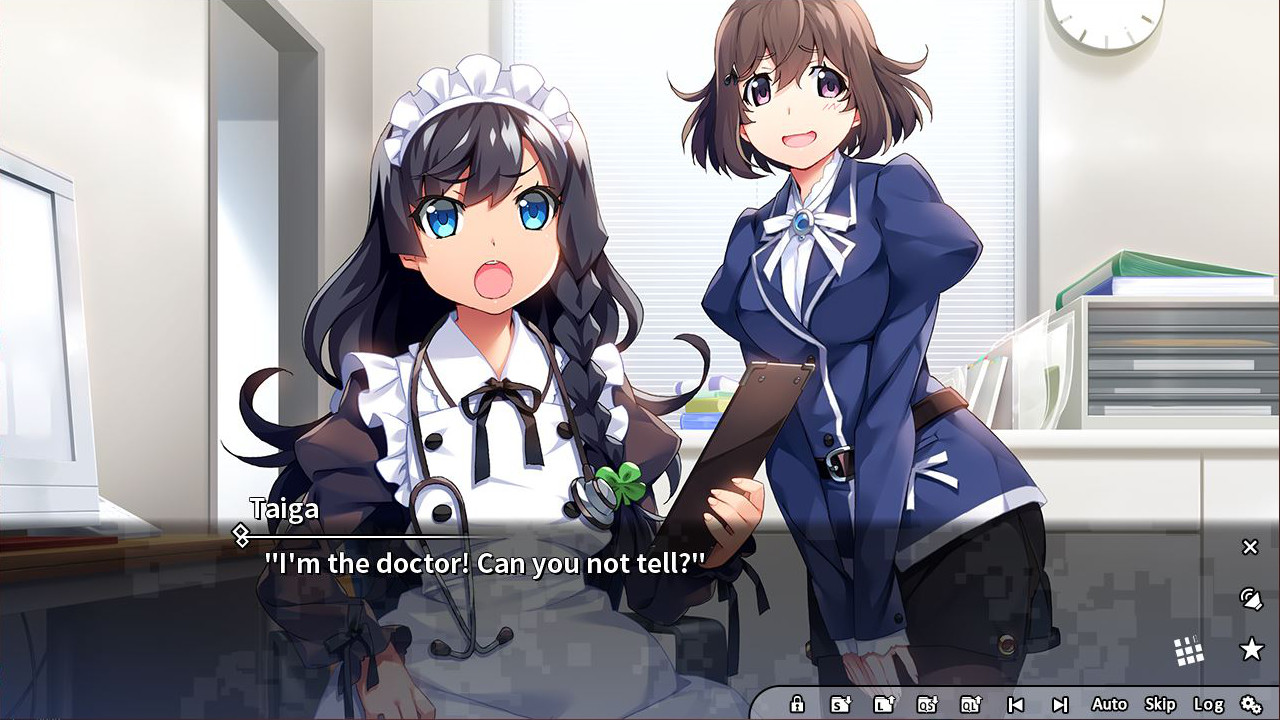Image resolution: width=1280 pixels, height=720 pixels.
Task: Toggle the padlock text-lock icon
Action: (797, 703)
